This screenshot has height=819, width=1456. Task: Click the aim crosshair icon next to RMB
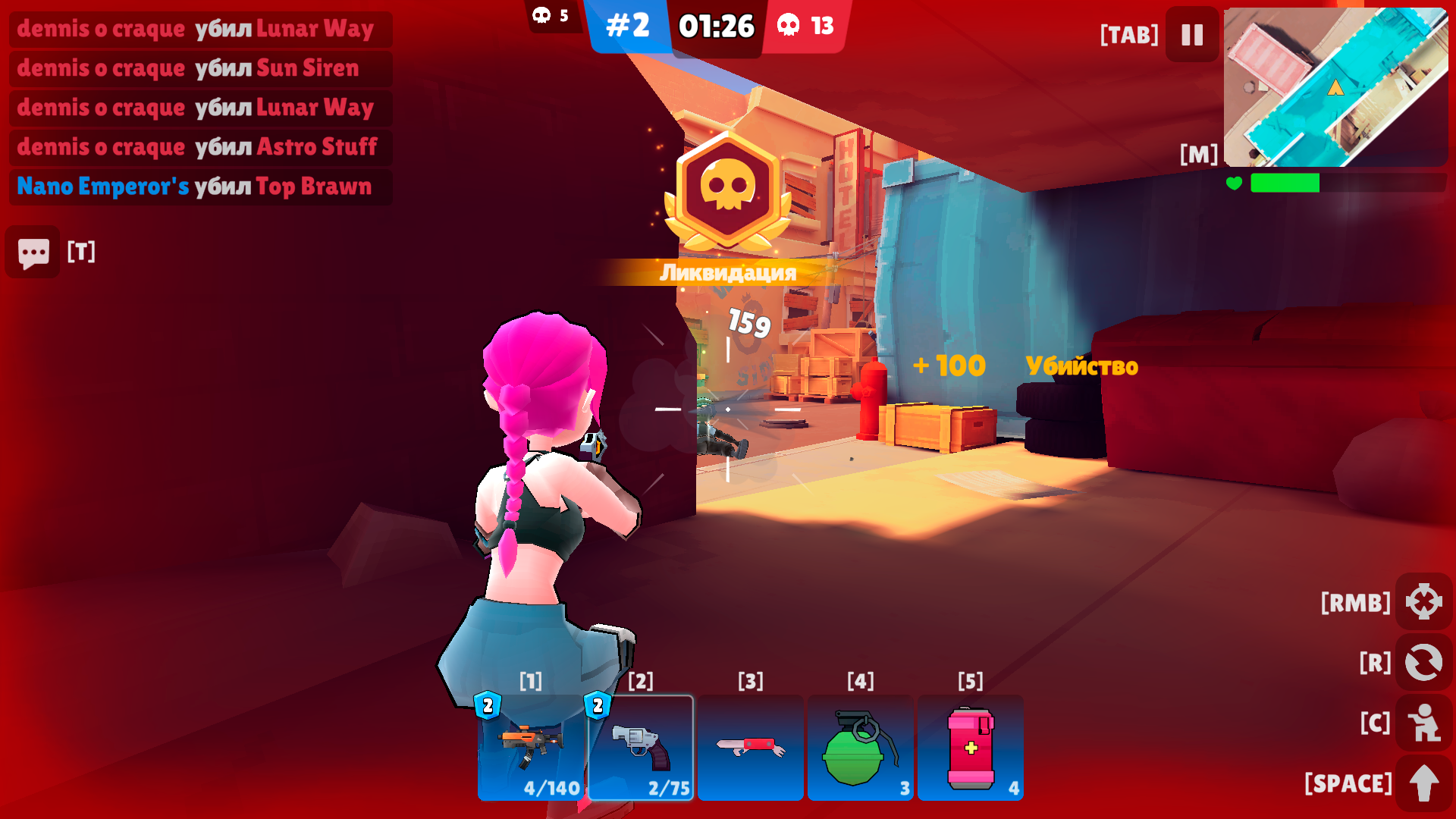(x=1424, y=603)
